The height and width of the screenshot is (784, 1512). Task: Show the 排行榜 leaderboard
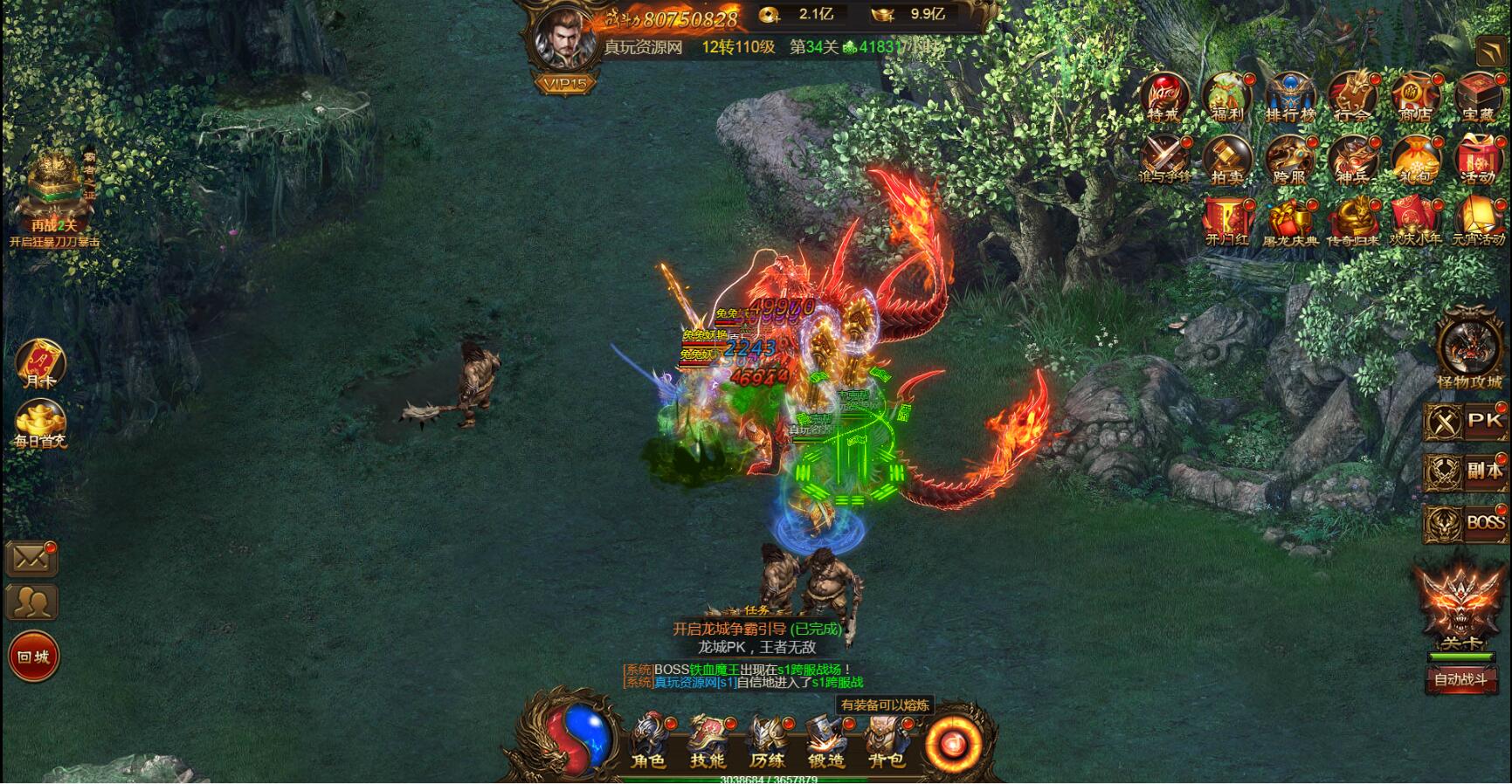1290,97
